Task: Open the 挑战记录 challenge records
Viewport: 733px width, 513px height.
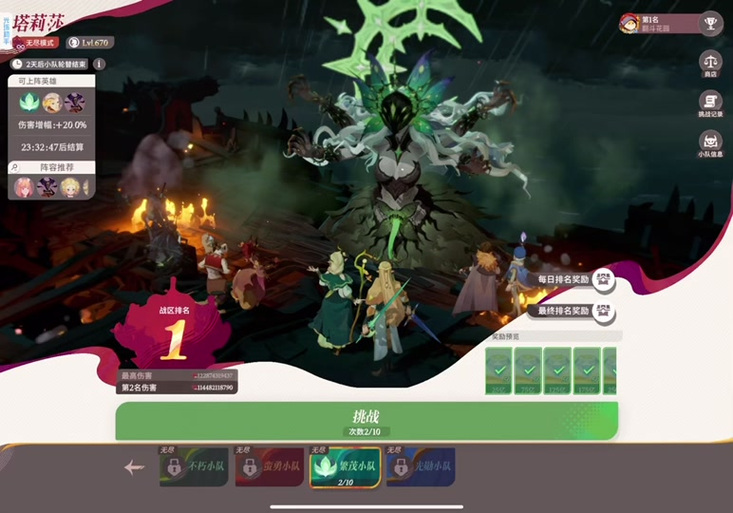Action: click(x=710, y=105)
